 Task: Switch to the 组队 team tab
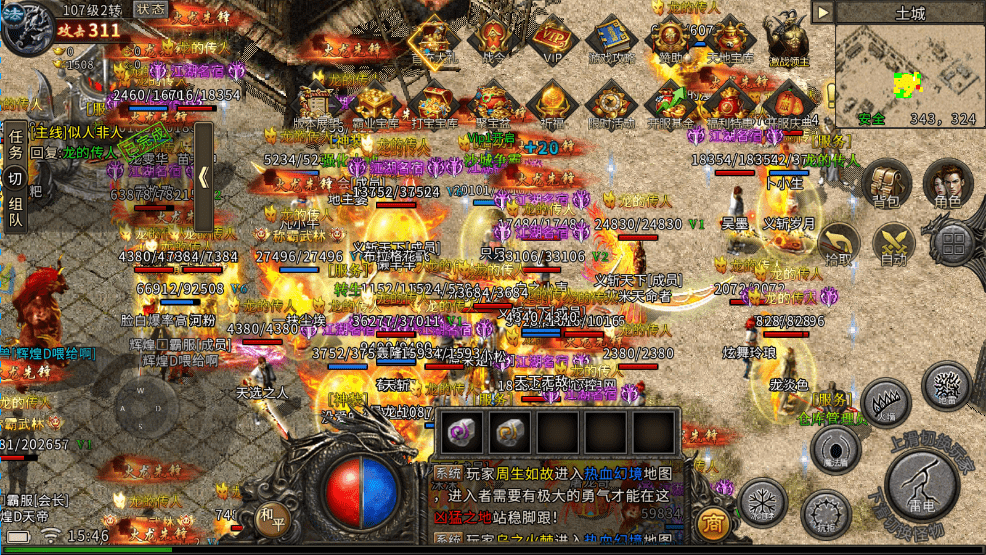tap(15, 210)
